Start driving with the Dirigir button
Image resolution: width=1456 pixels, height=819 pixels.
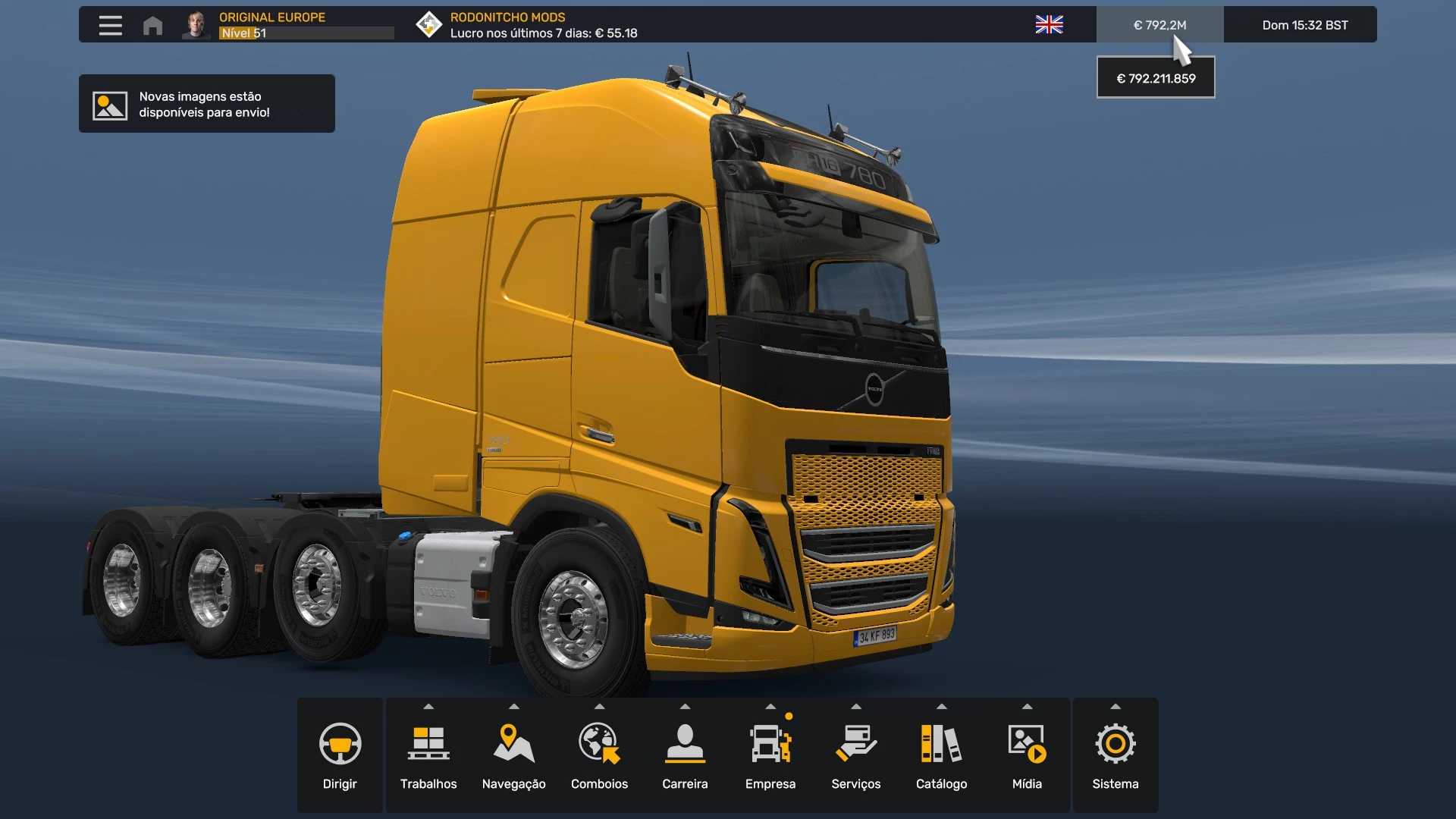(340, 755)
